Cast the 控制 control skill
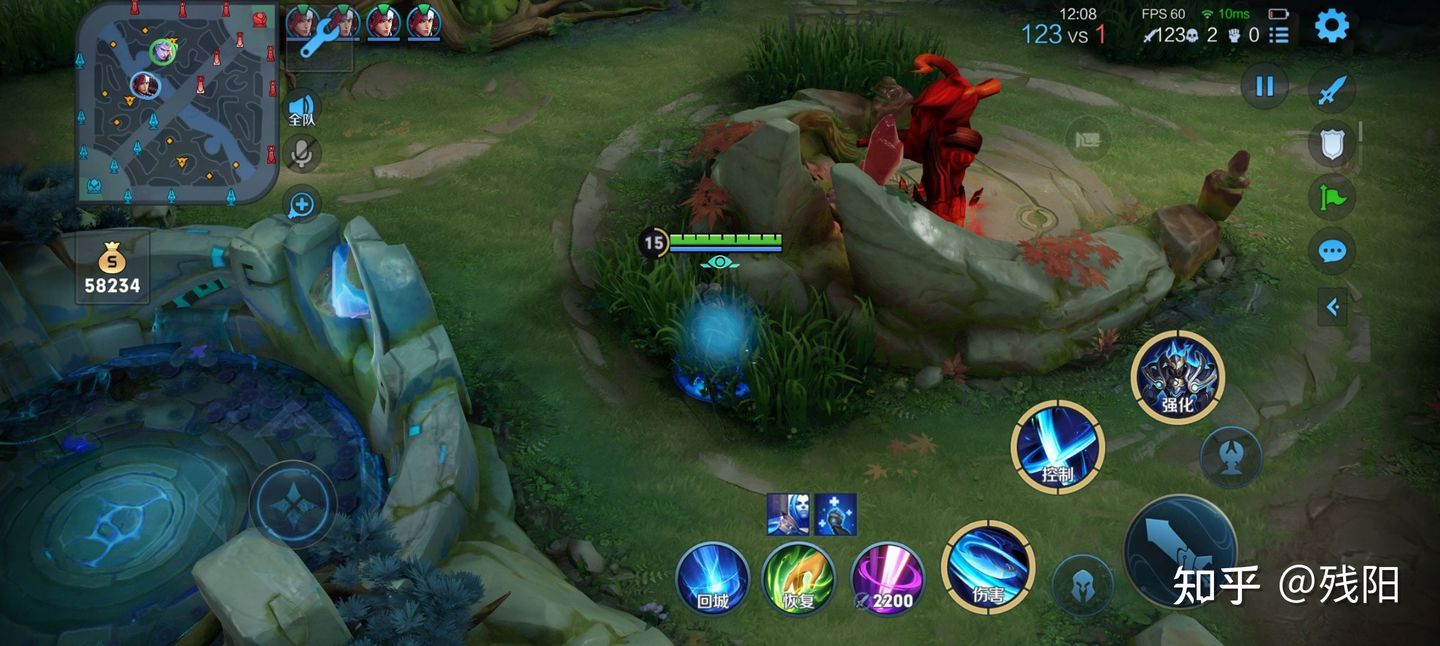The width and height of the screenshot is (1440, 646). click(x=1057, y=447)
